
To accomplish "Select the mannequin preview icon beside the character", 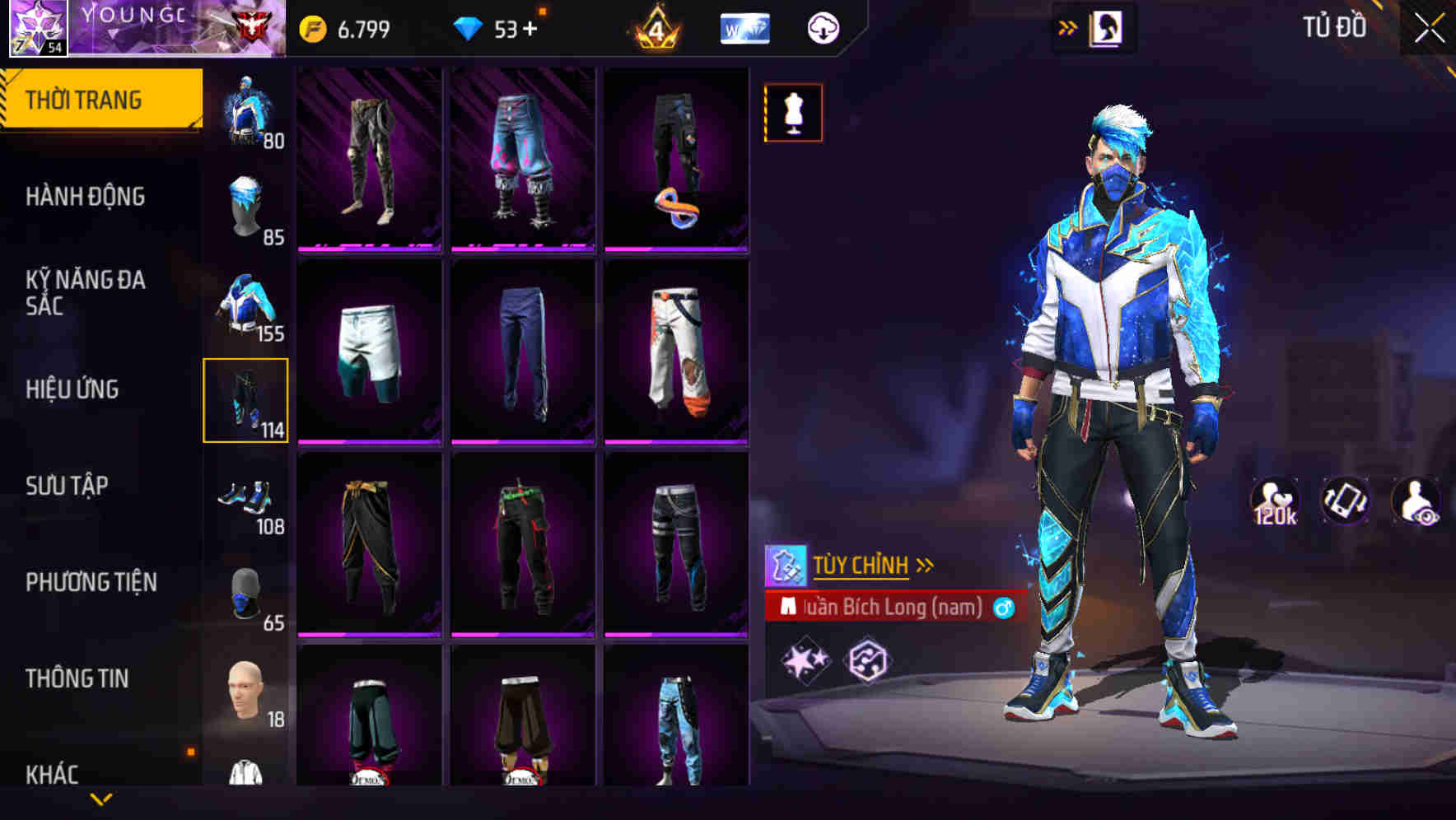I will click(792, 112).
